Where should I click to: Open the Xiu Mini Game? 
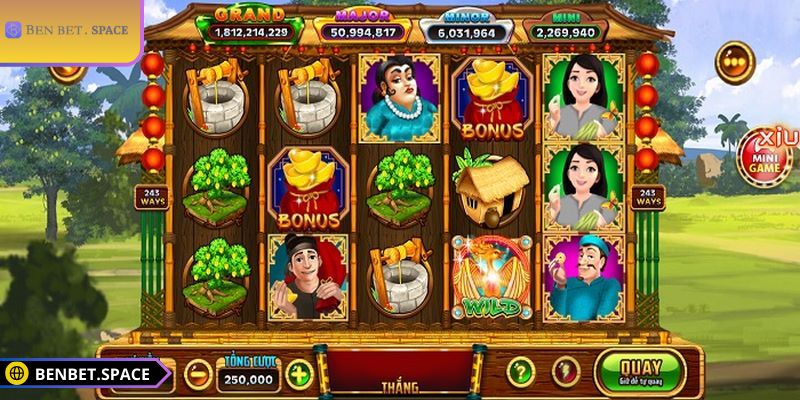point(767,158)
